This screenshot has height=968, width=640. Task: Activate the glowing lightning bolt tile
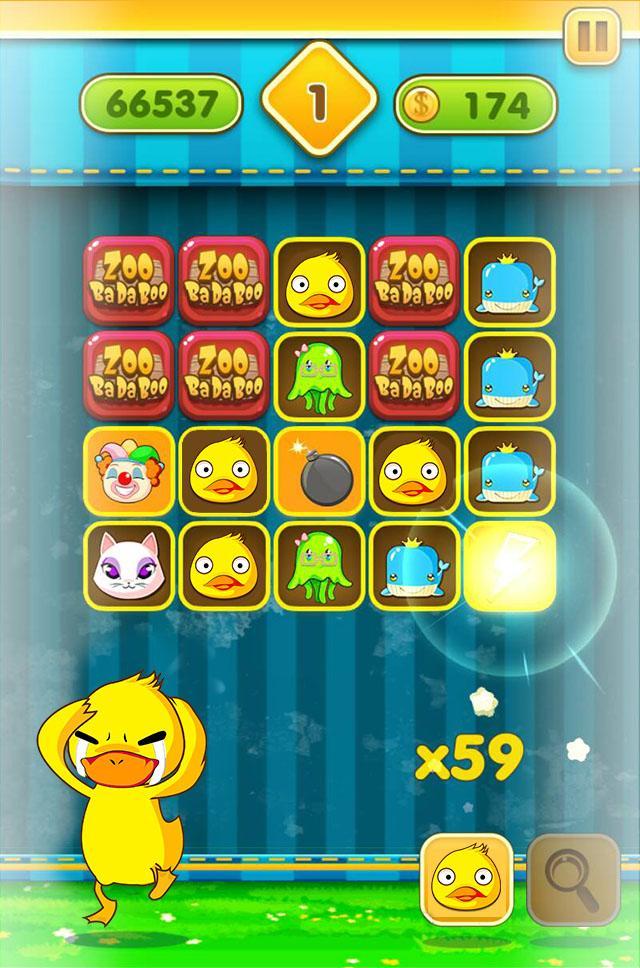tap(511, 566)
